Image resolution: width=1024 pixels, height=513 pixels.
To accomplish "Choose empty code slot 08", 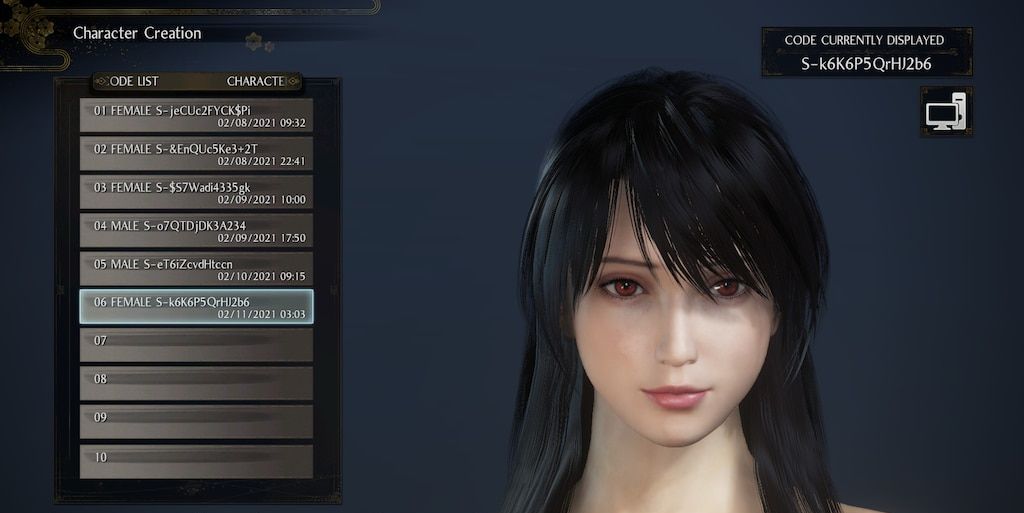I will click(x=196, y=383).
